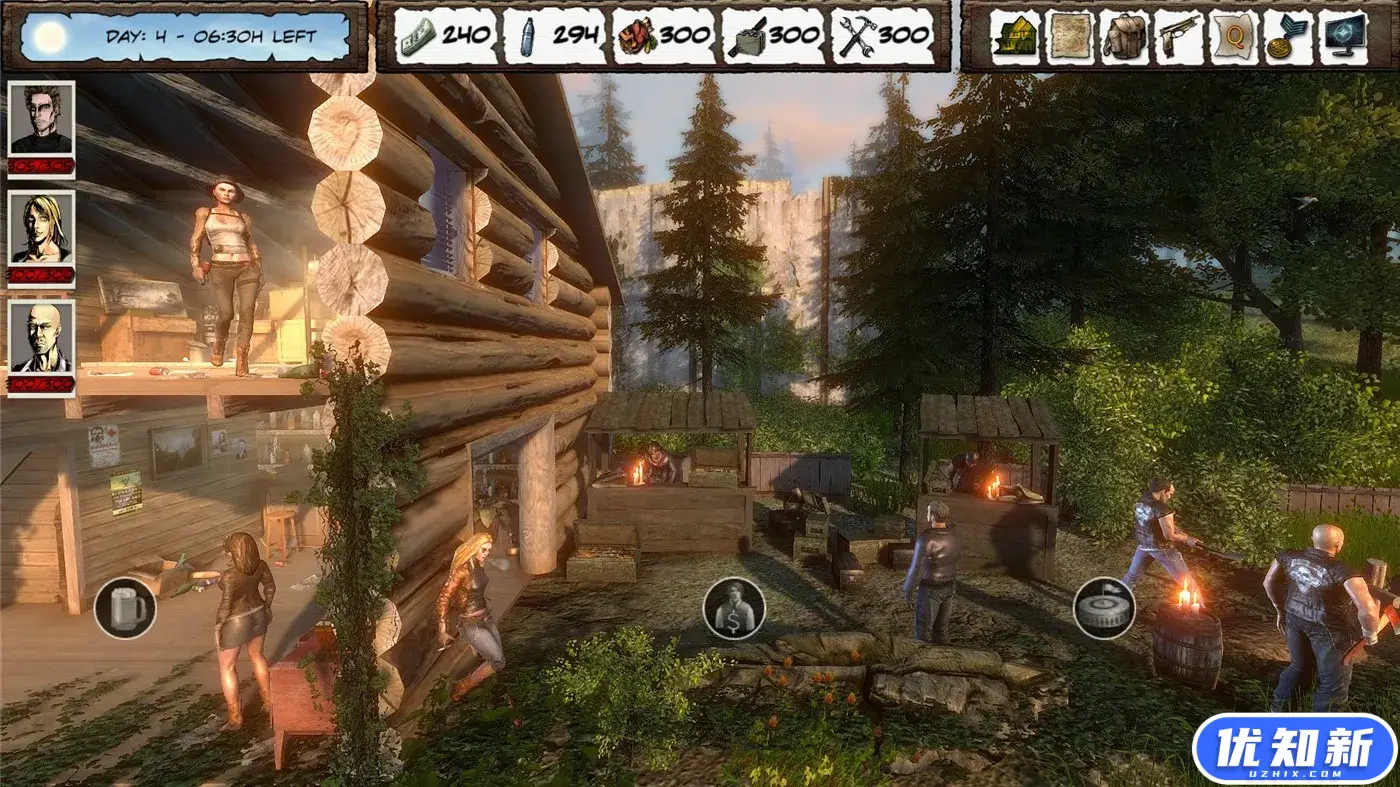Choose the bald man's portrait
Screen dimensions: 1400x787
pos(42,337)
